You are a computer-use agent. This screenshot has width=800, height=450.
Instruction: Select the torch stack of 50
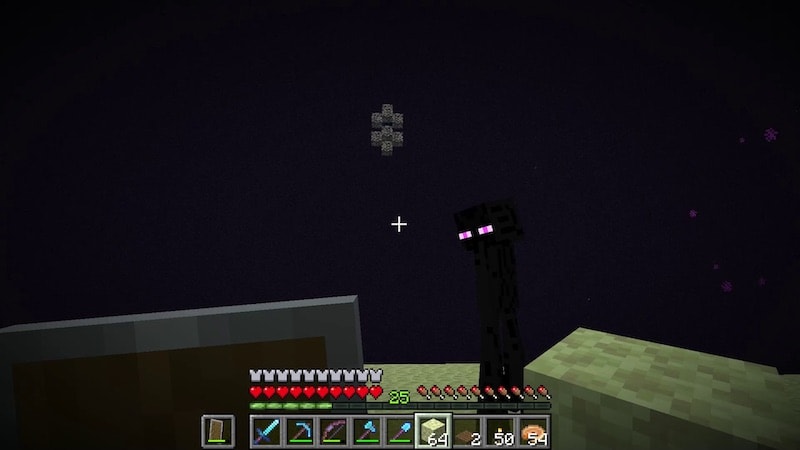(x=501, y=431)
